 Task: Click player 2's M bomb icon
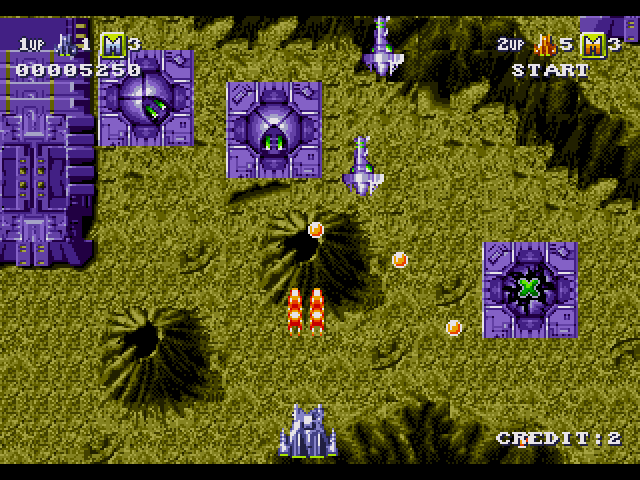(593, 44)
